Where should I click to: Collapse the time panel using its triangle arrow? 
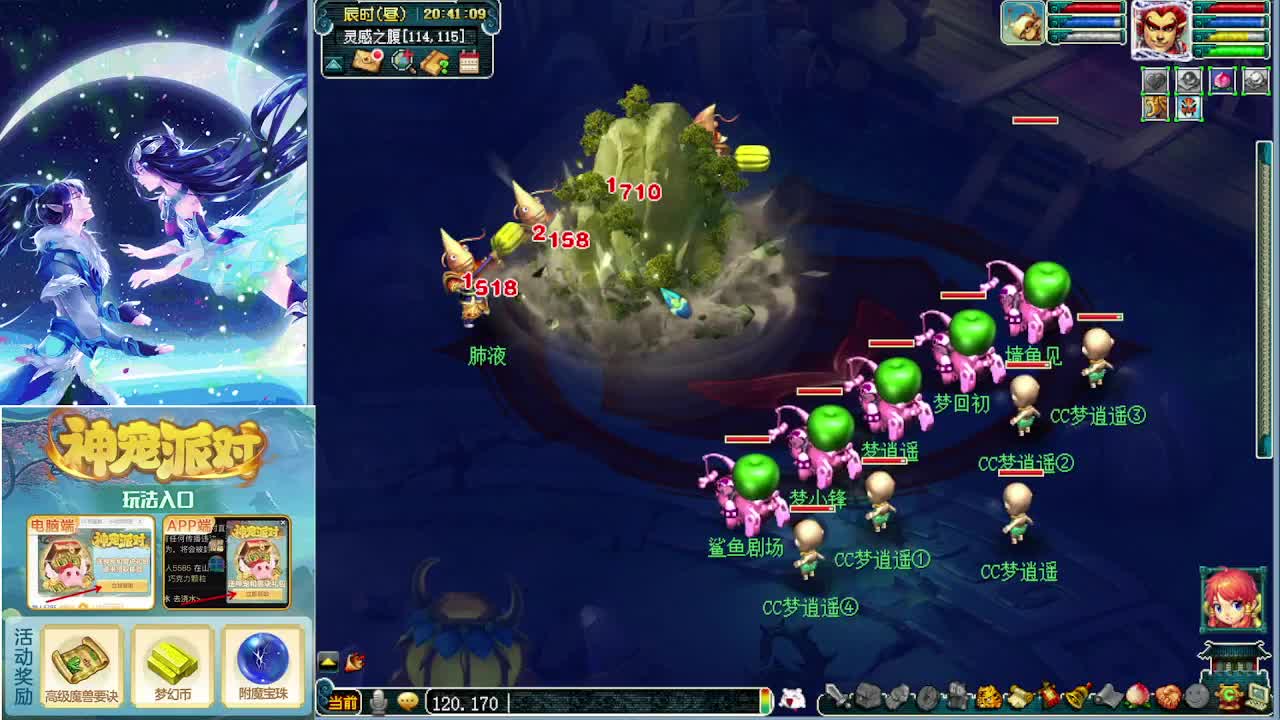pos(331,64)
